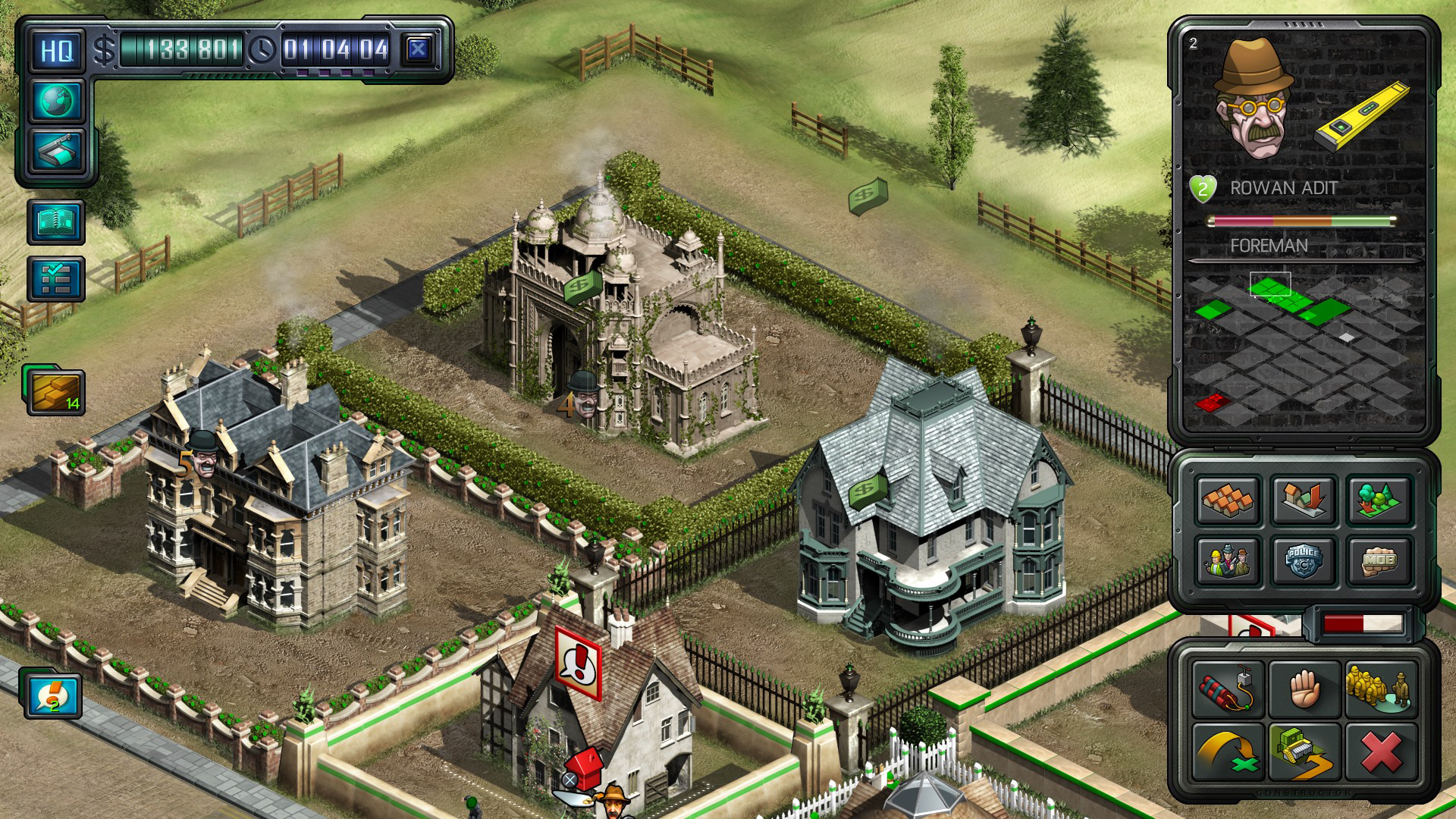Open the mission checklist icon
1456x819 pixels.
point(57,278)
